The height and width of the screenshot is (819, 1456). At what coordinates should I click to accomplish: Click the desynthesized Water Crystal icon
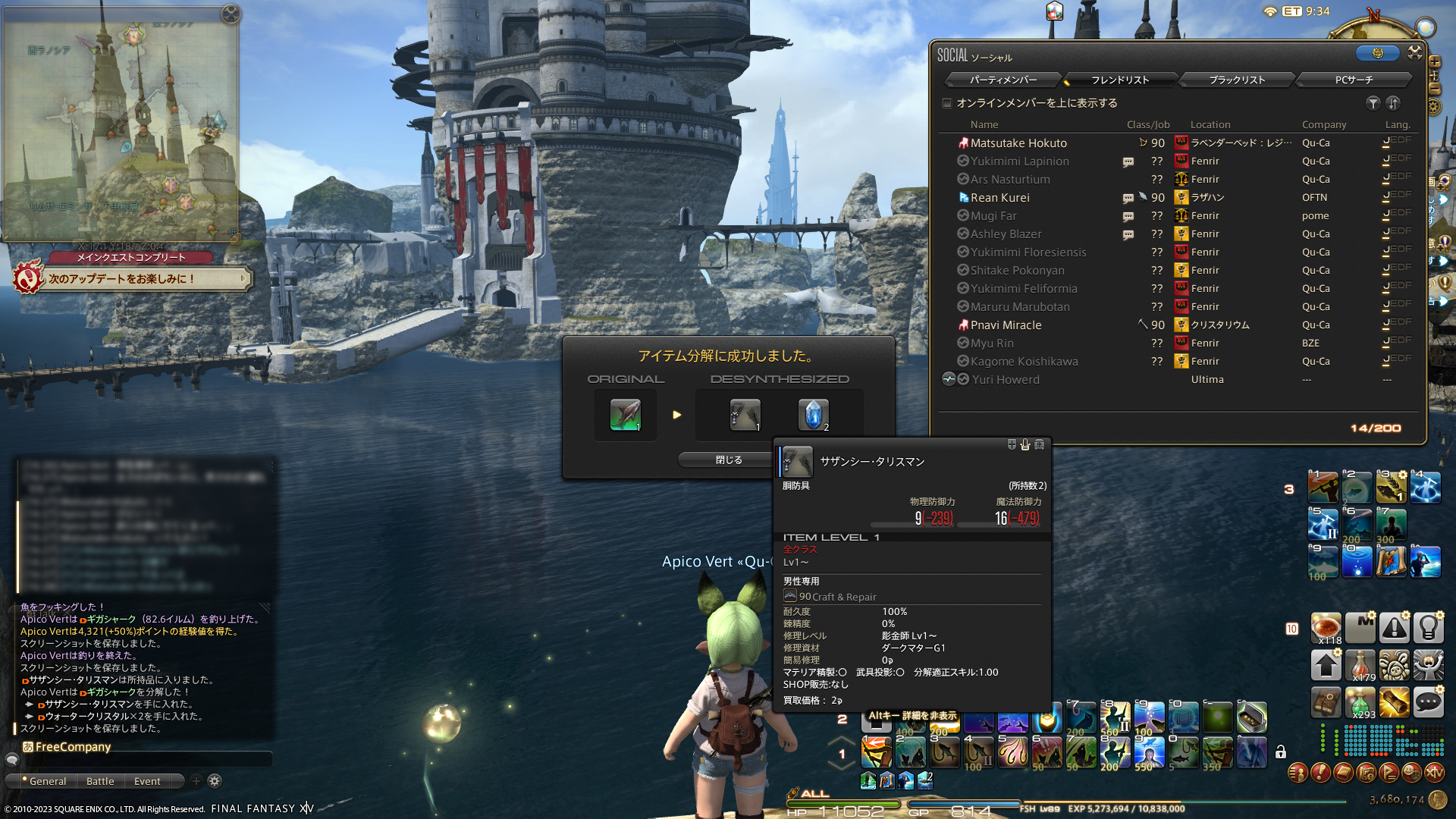click(x=813, y=415)
